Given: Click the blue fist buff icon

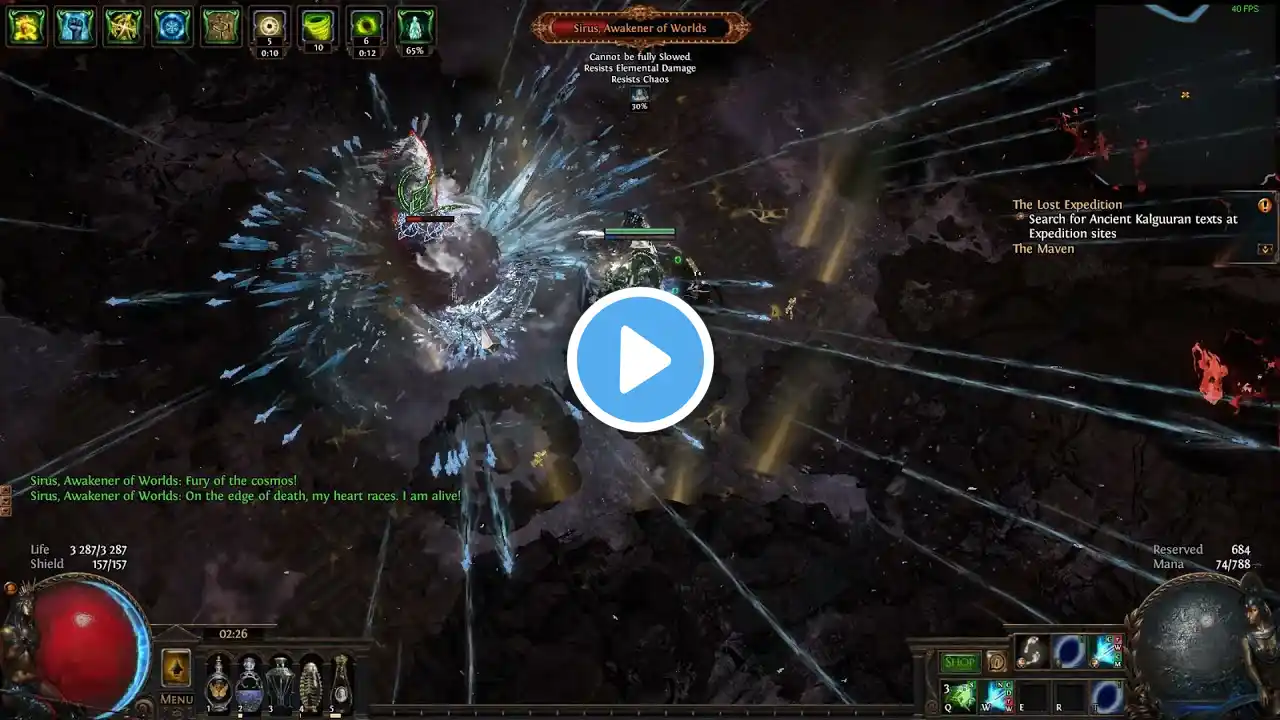Looking at the screenshot, I should click(x=75, y=26).
